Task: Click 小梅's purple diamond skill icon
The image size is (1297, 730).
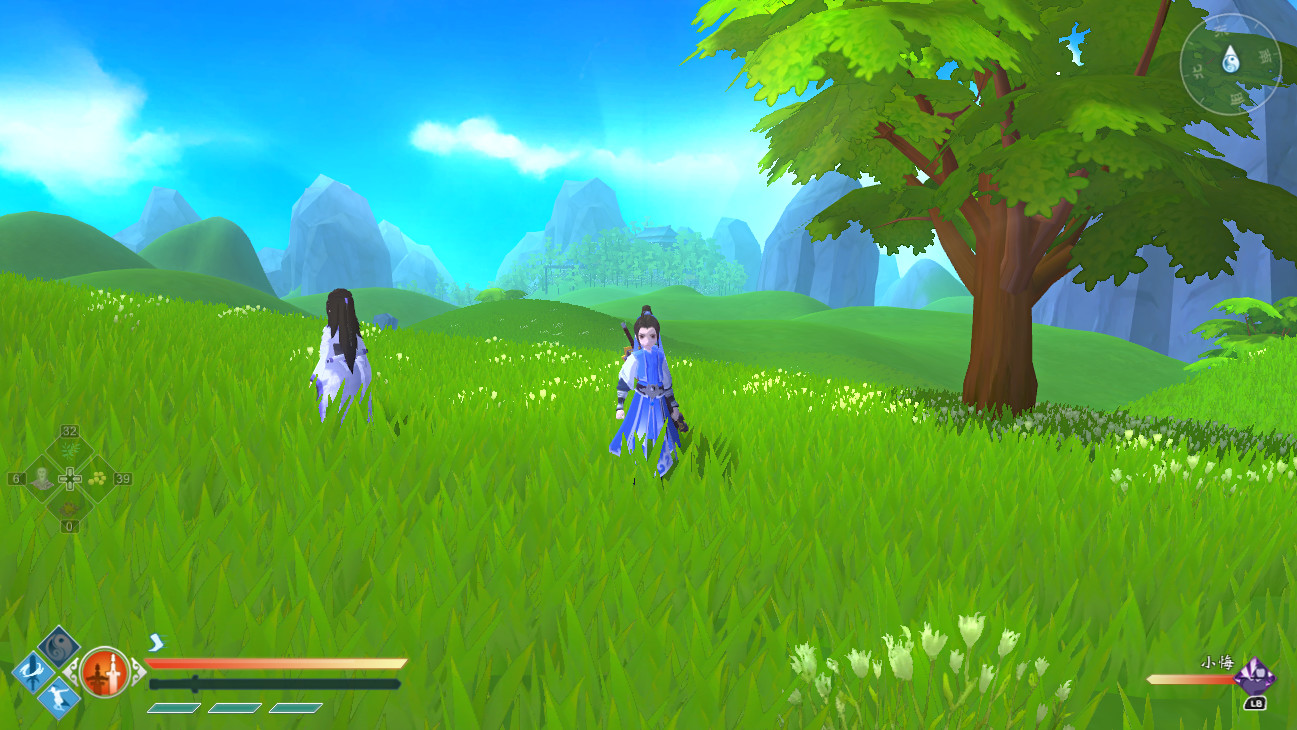Action: point(1256,677)
